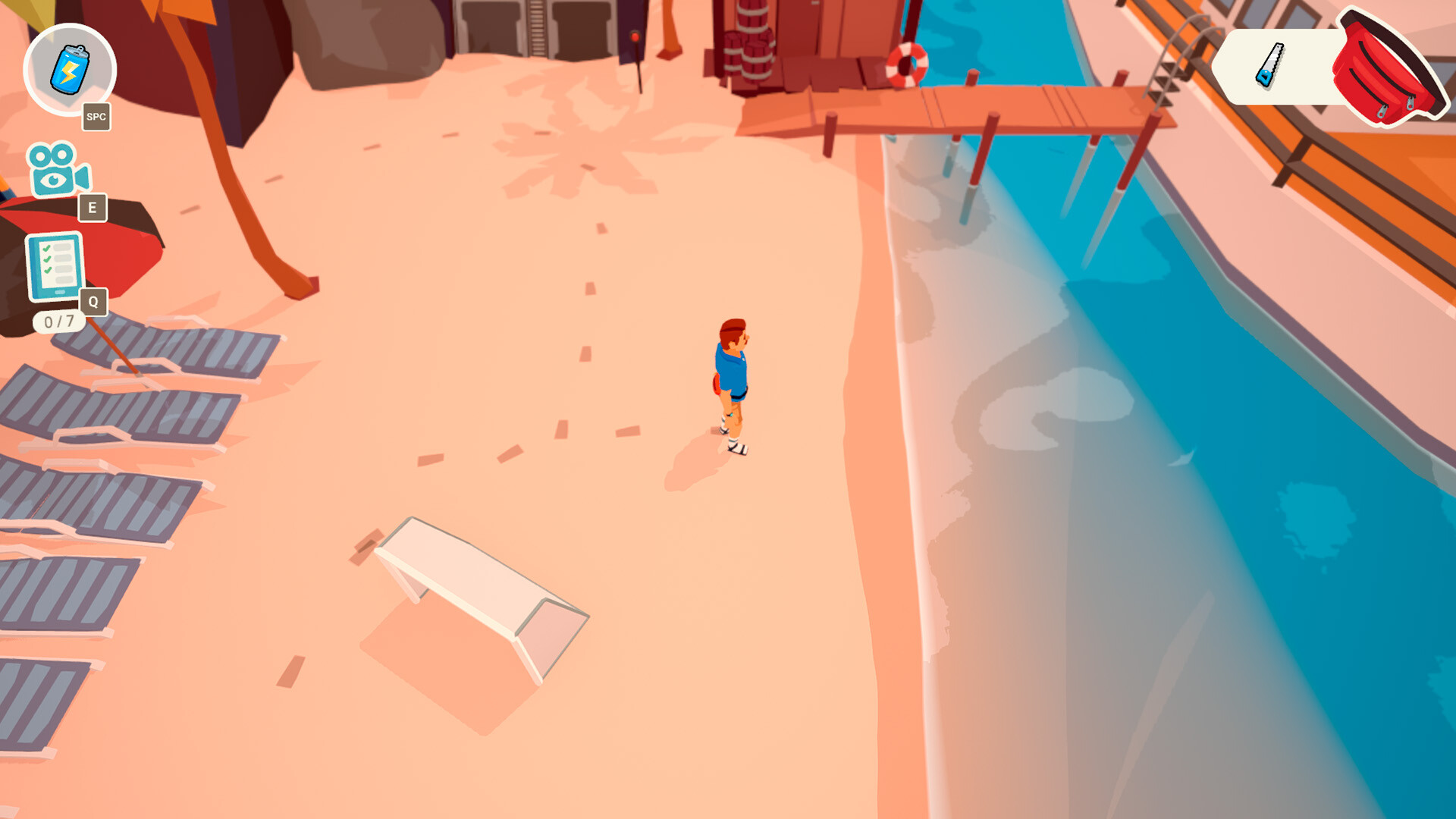
Task: Click the E keybind badge
Action: (93, 206)
